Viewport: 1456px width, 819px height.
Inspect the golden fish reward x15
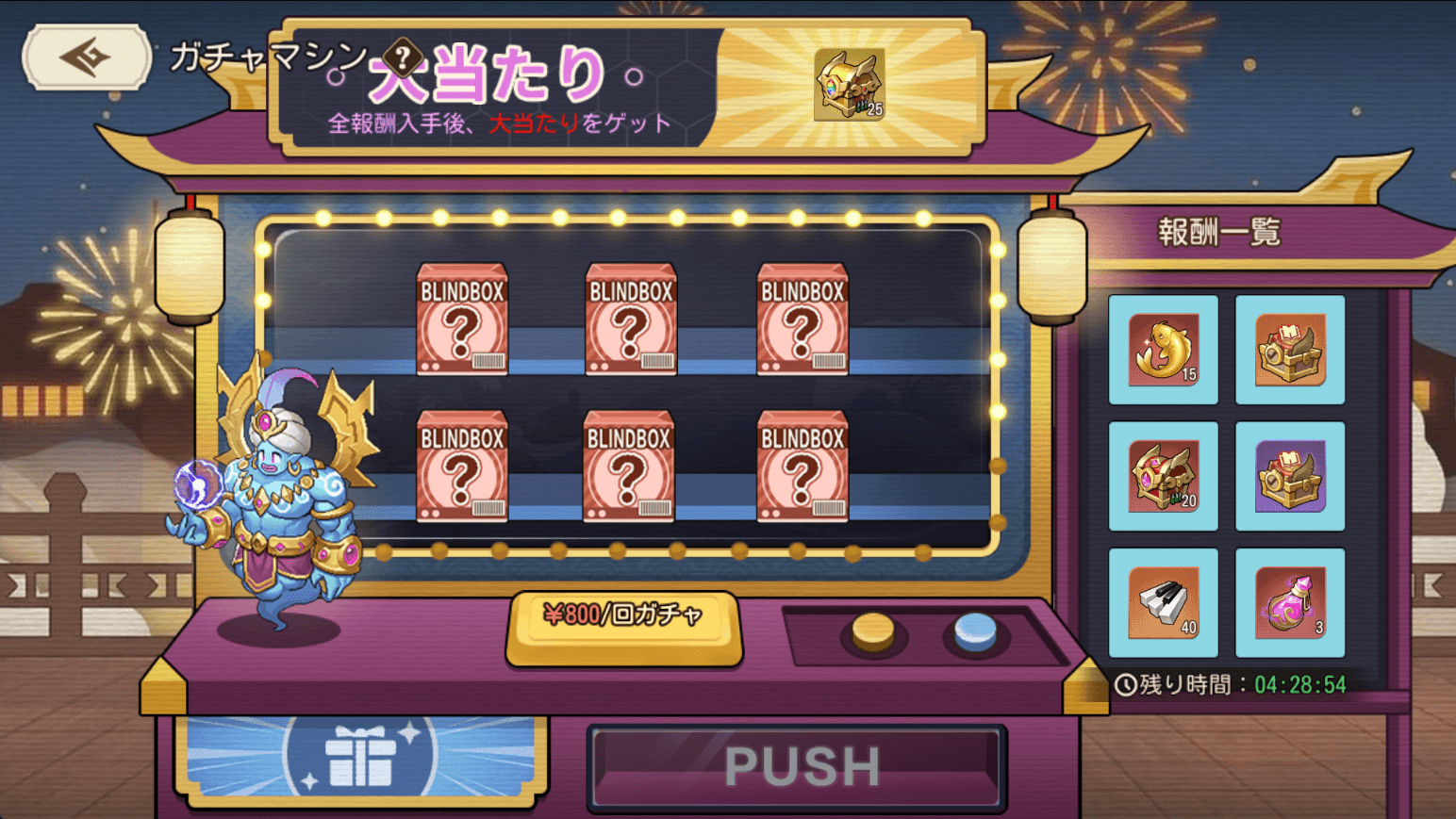(x=1164, y=350)
